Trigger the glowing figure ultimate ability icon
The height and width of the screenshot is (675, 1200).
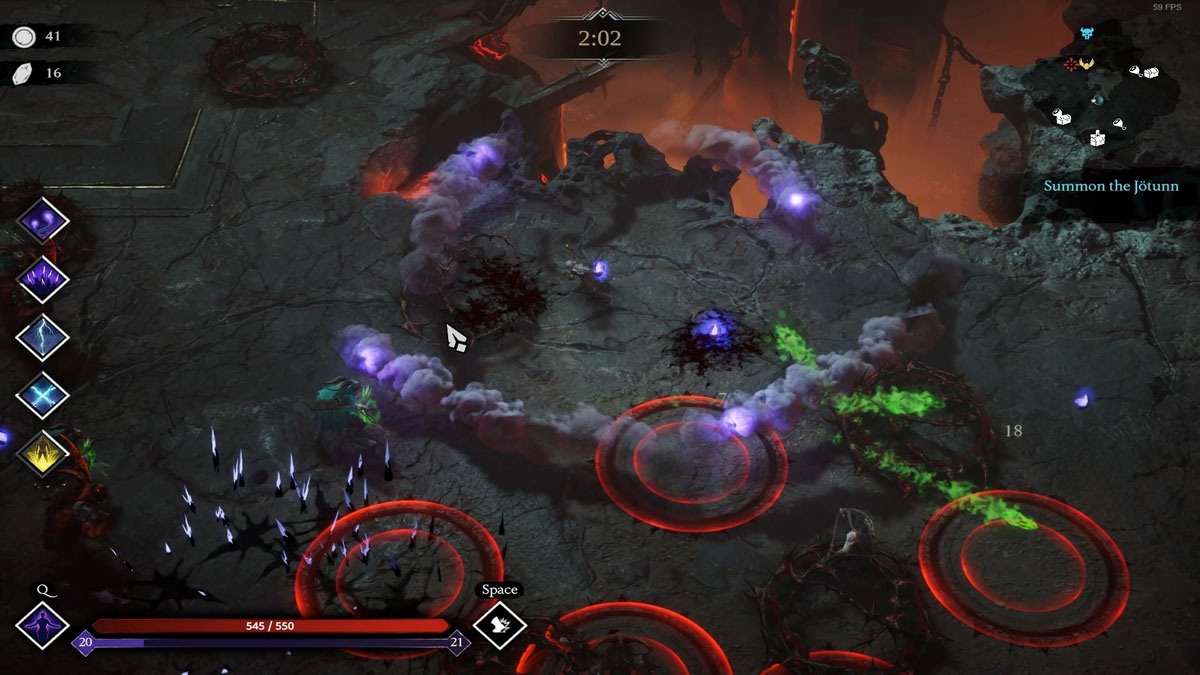(x=42, y=626)
